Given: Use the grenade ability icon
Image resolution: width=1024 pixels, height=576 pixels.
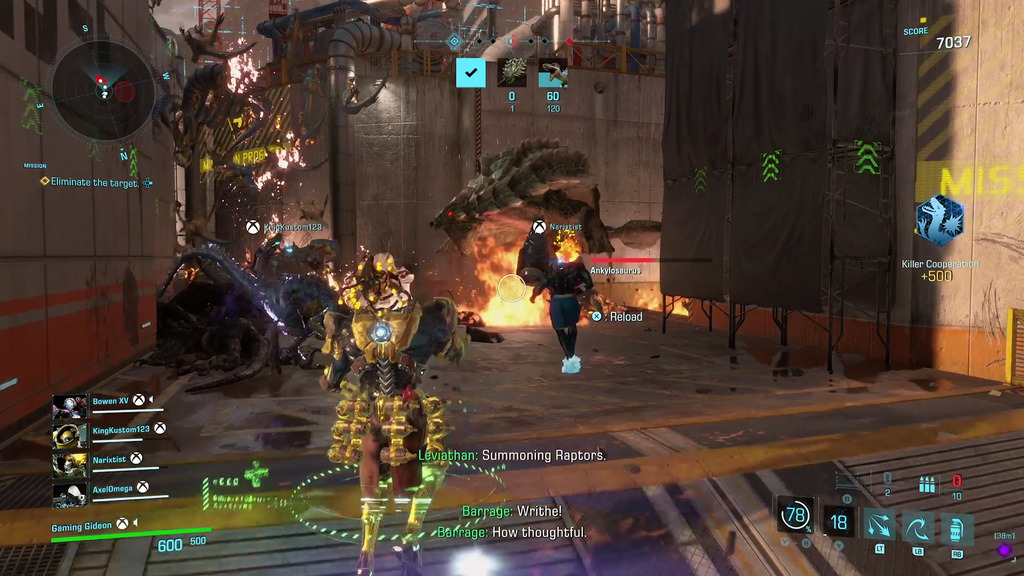Looking at the screenshot, I should pos(957,526).
